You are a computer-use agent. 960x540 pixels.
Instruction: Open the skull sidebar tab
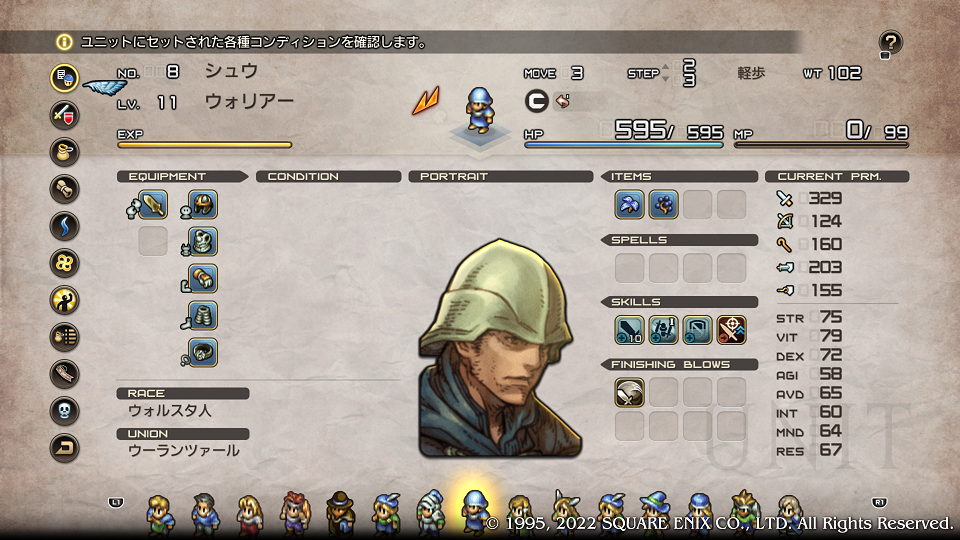click(65, 410)
